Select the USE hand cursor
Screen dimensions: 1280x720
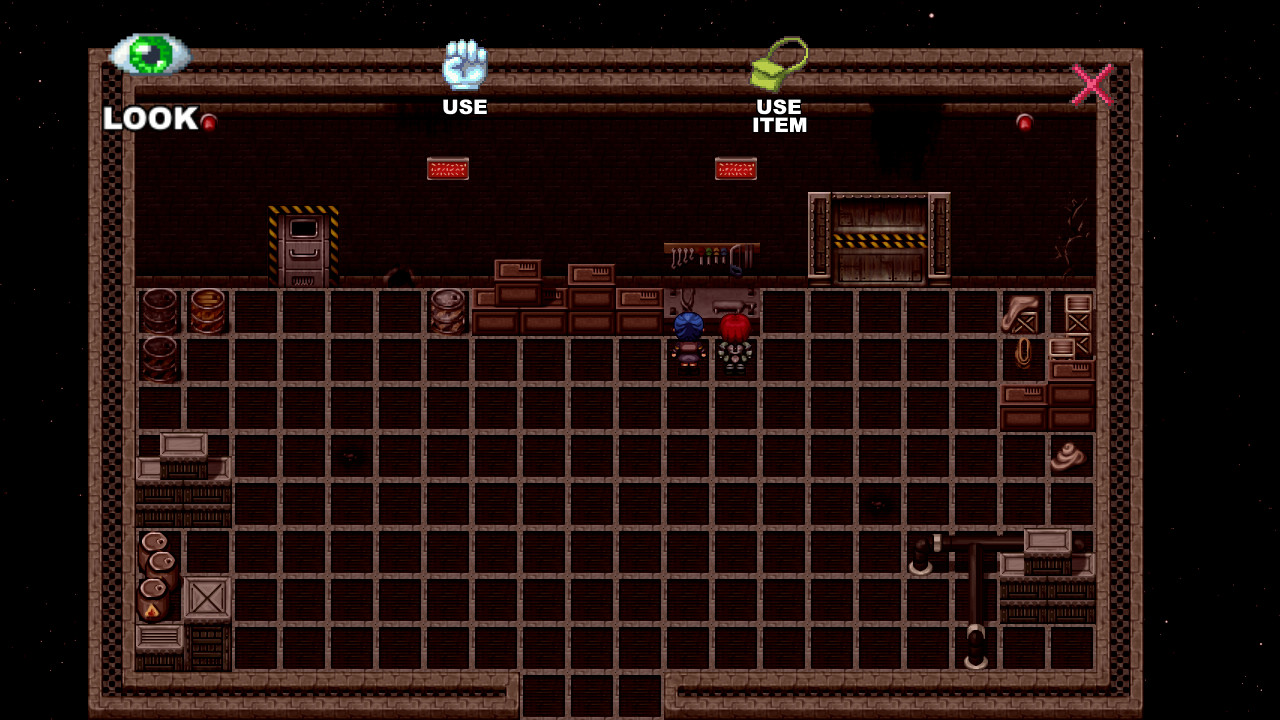466,63
